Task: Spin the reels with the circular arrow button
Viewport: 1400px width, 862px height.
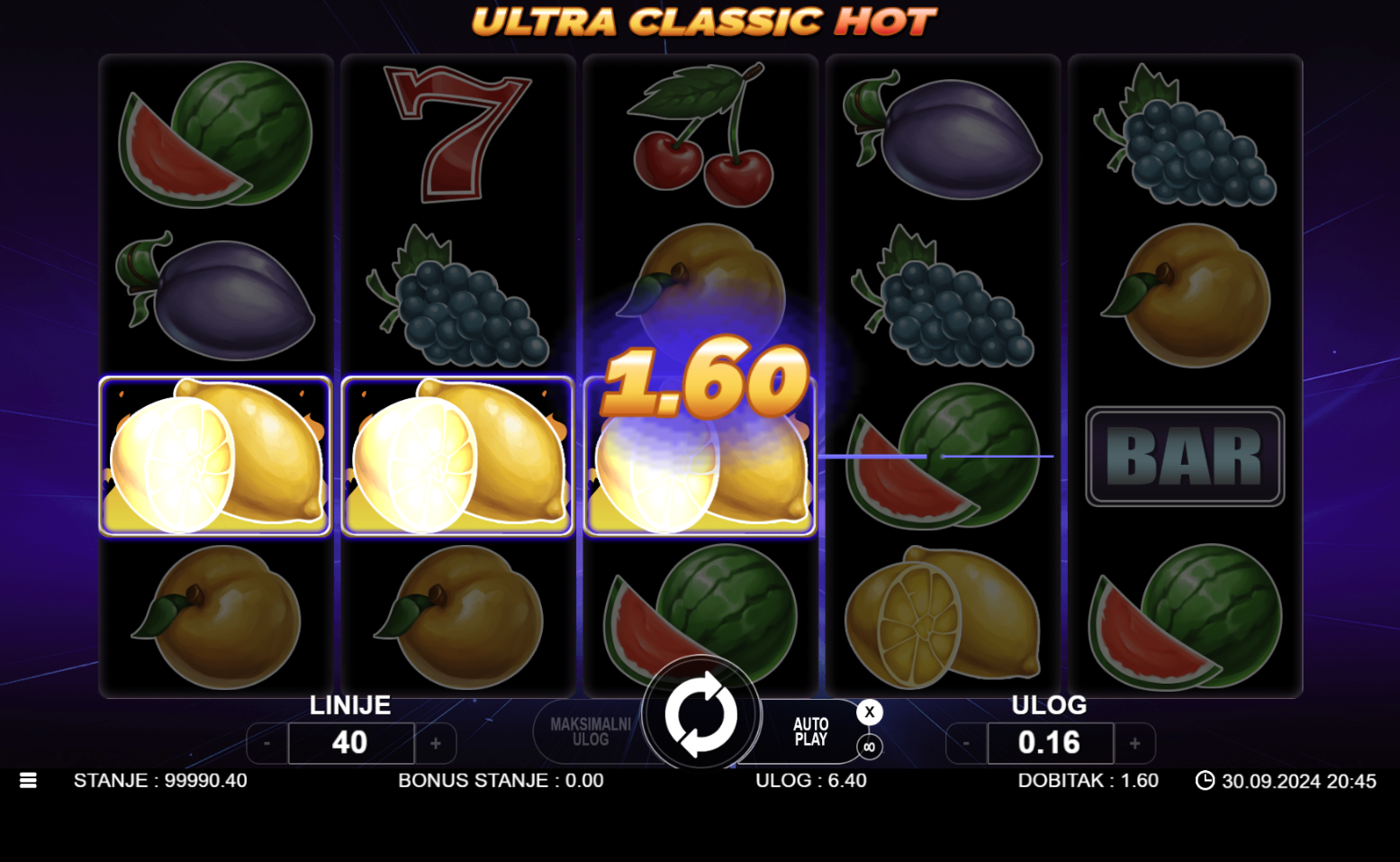Action: pyautogui.click(x=700, y=715)
